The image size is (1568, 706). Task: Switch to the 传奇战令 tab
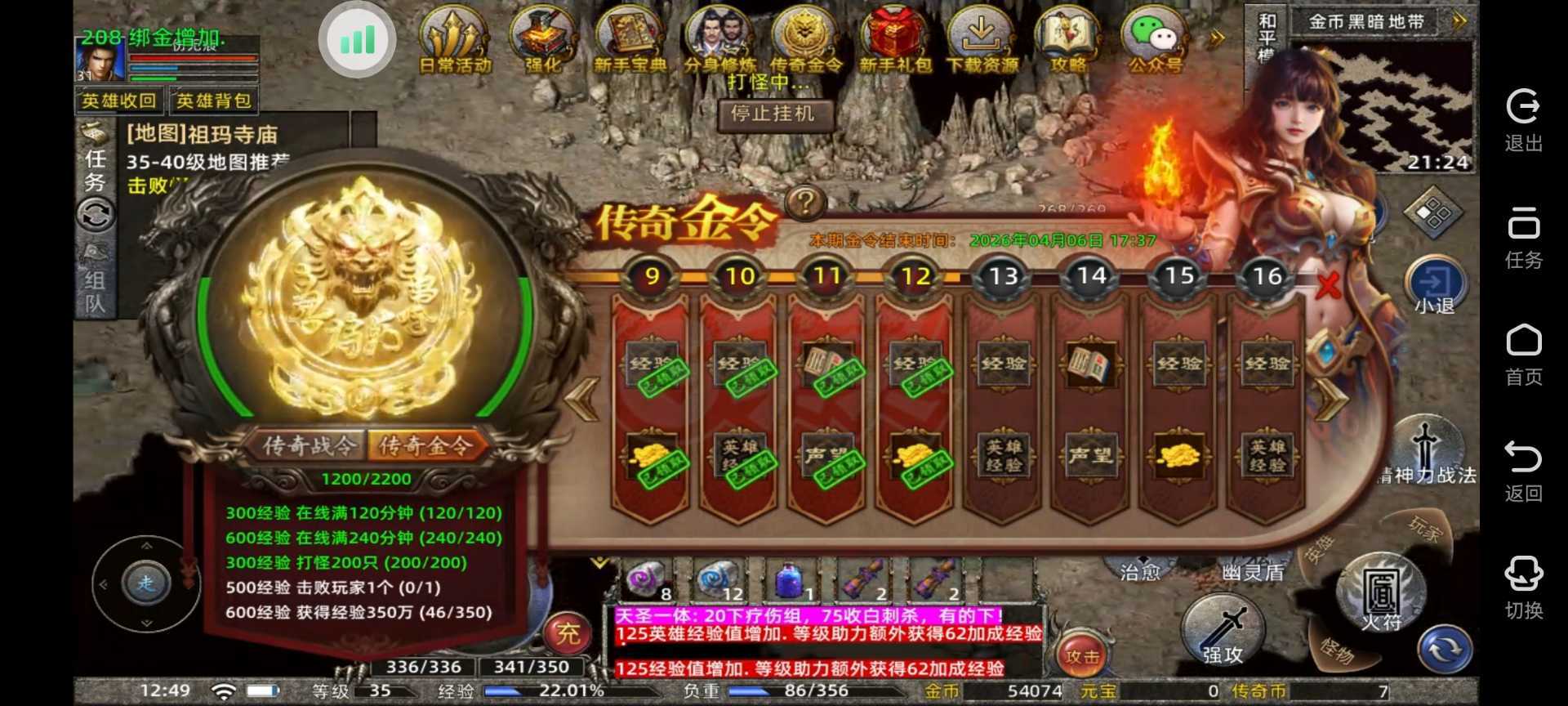coord(308,447)
